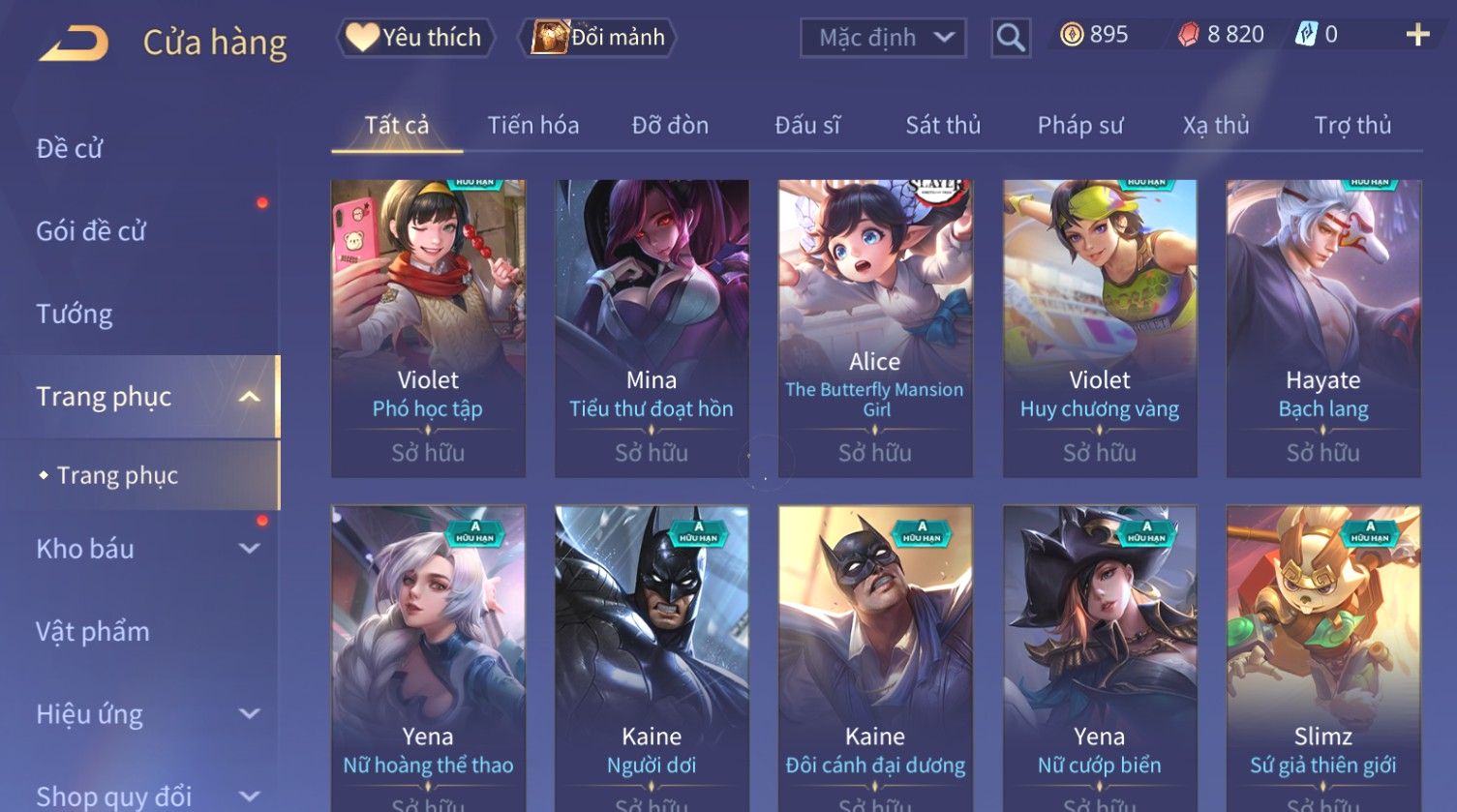Viewport: 1457px width, 812px height.
Task: Open the Tướng heroes section
Action: coord(75,315)
